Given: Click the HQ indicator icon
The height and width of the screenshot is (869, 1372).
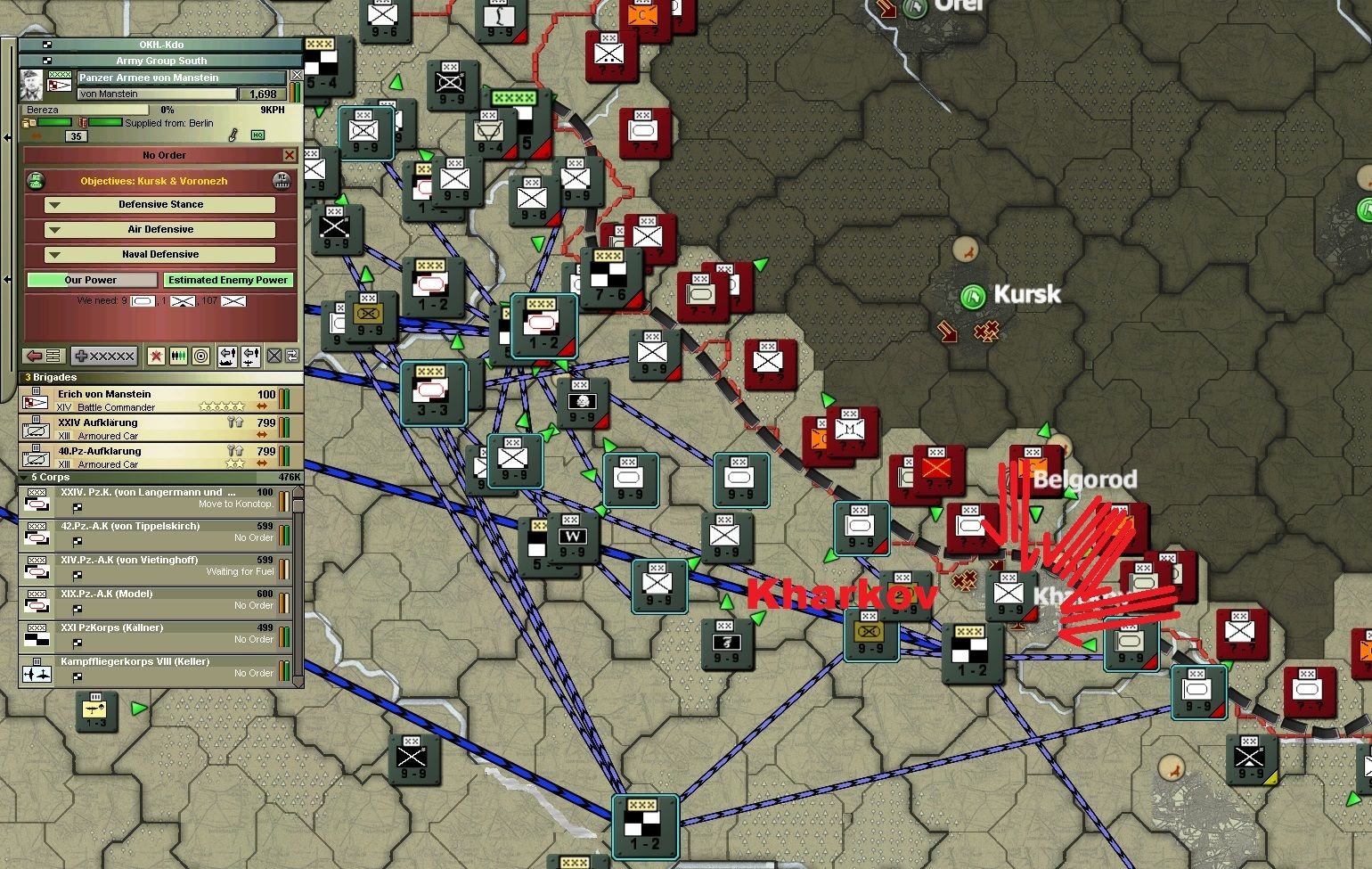Looking at the screenshot, I should pos(257,135).
